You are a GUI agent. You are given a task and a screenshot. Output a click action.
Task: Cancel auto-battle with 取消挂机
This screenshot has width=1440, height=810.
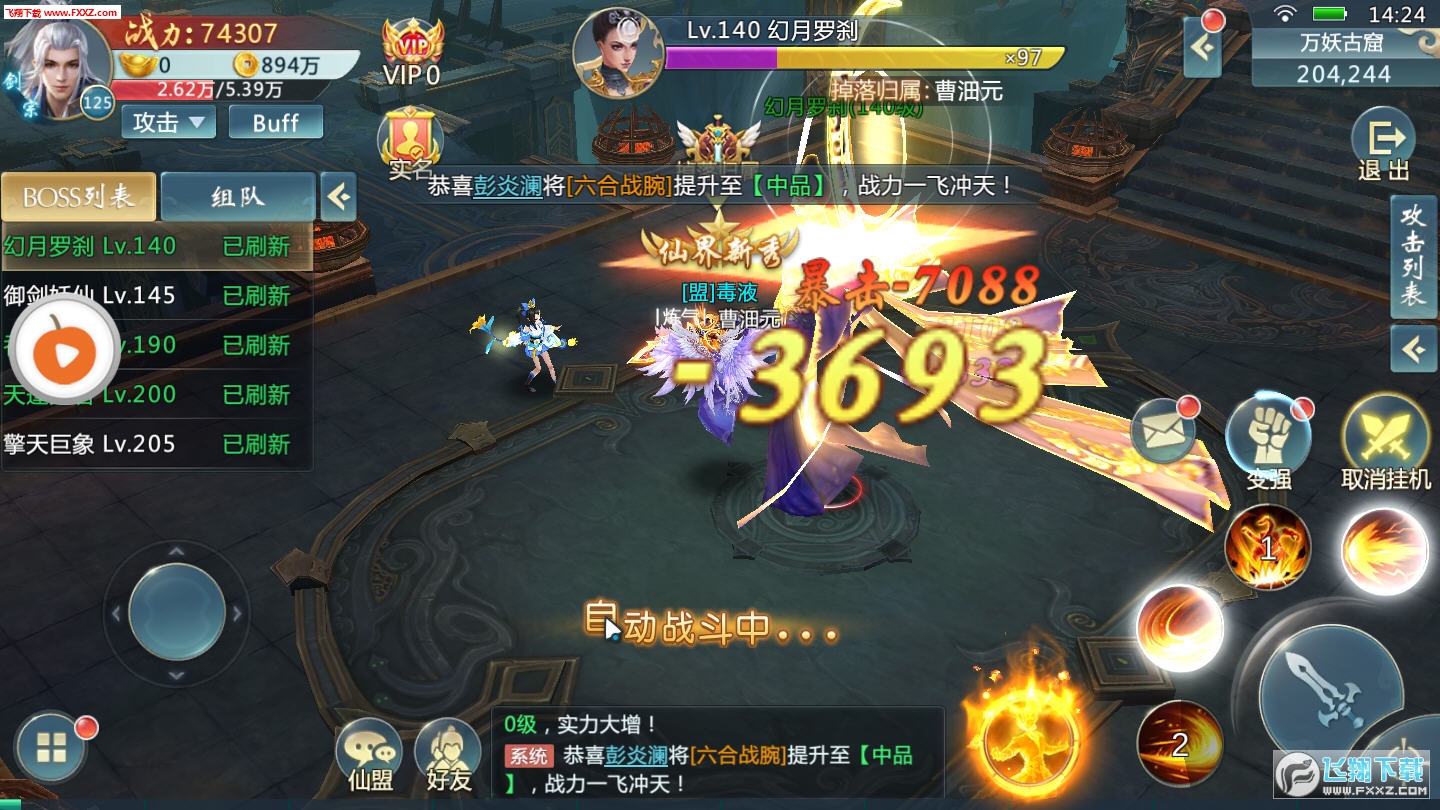[1385, 440]
